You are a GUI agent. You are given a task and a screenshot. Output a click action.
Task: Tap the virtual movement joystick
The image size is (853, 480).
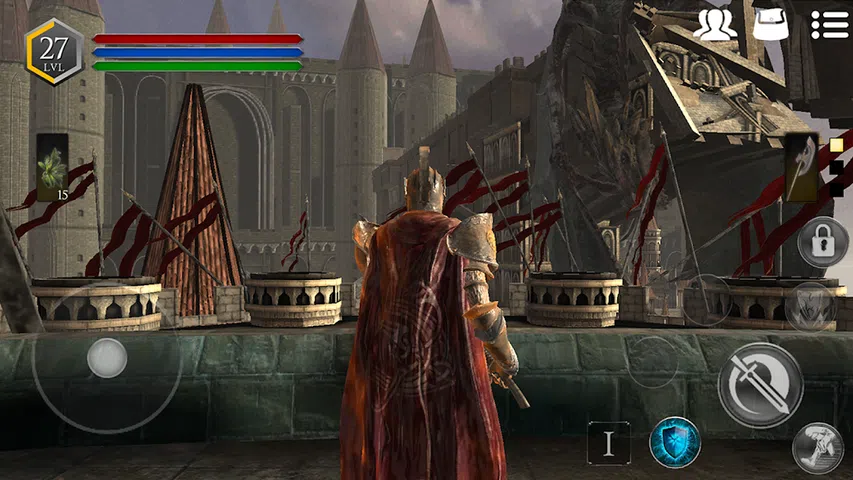point(106,357)
